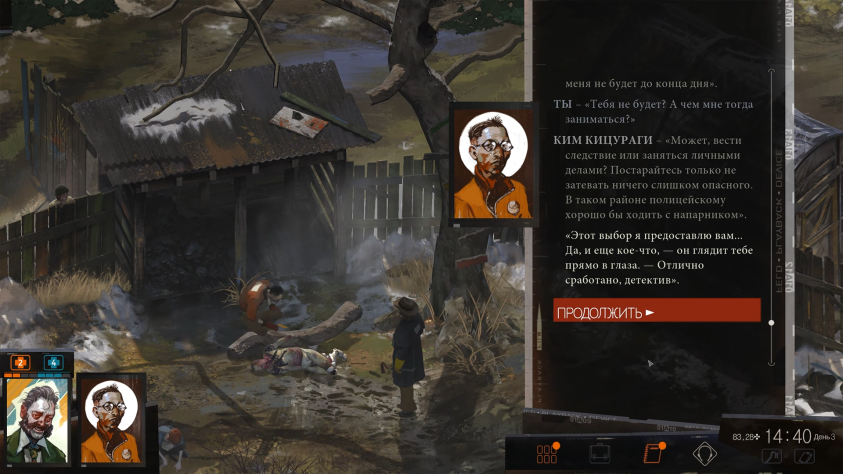This screenshot has width=843, height=474.
Task: Click Kim Kitsuragi's dialogue portrait
Action: (491, 162)
